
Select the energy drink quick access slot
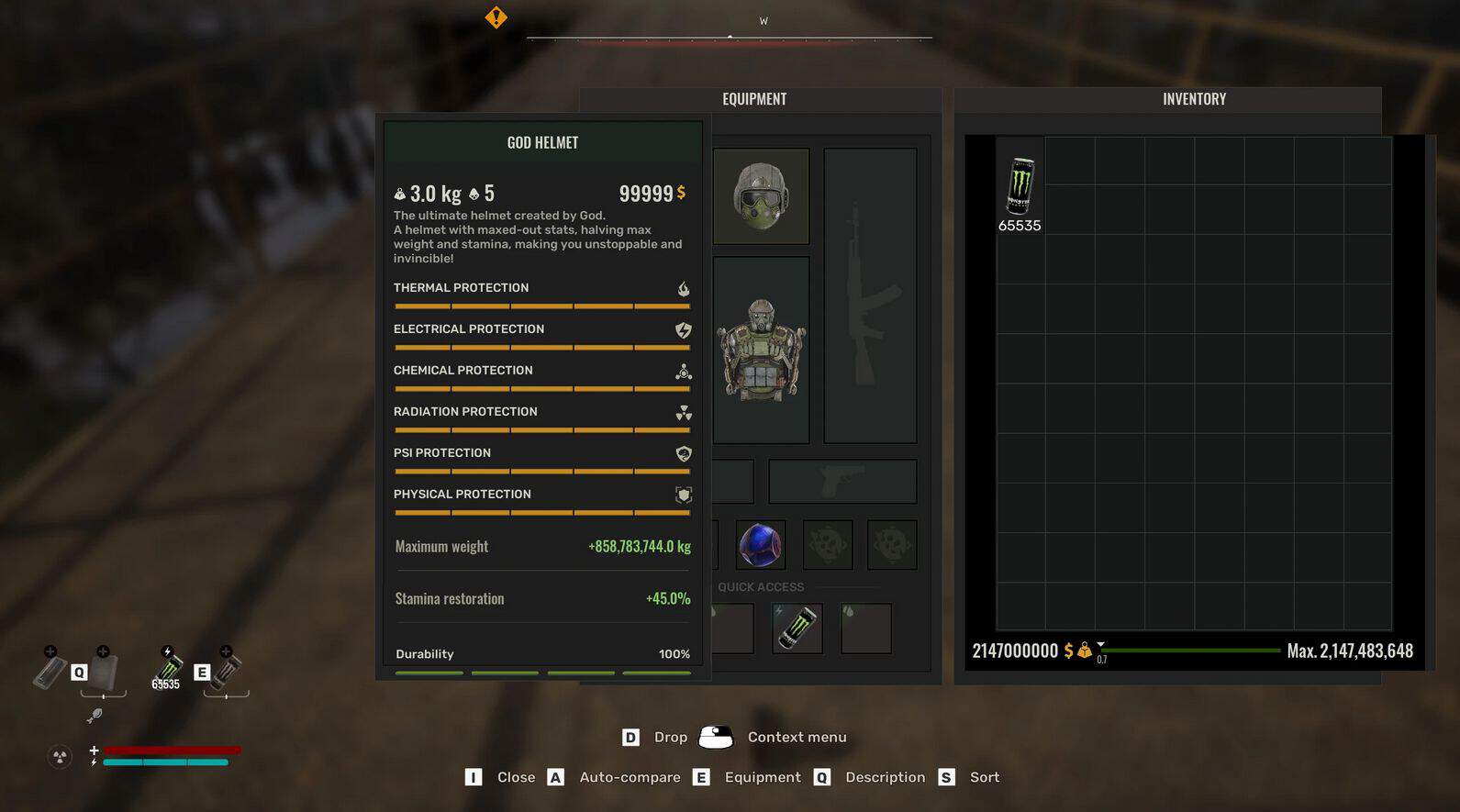(797, 628)
